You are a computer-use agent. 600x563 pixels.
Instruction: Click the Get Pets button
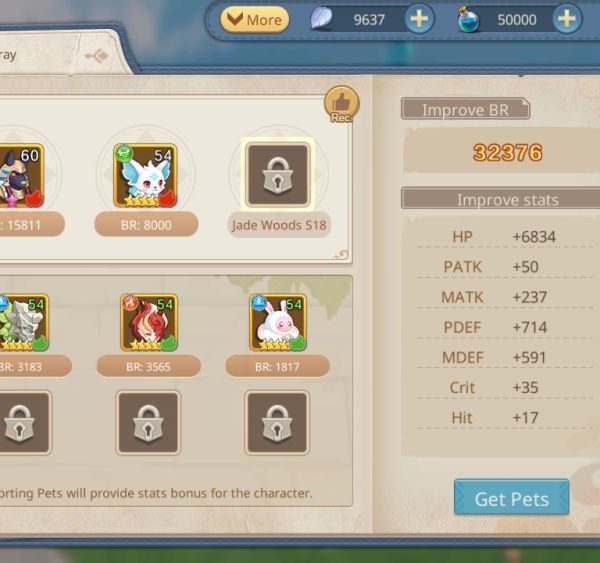pos(511,498)
